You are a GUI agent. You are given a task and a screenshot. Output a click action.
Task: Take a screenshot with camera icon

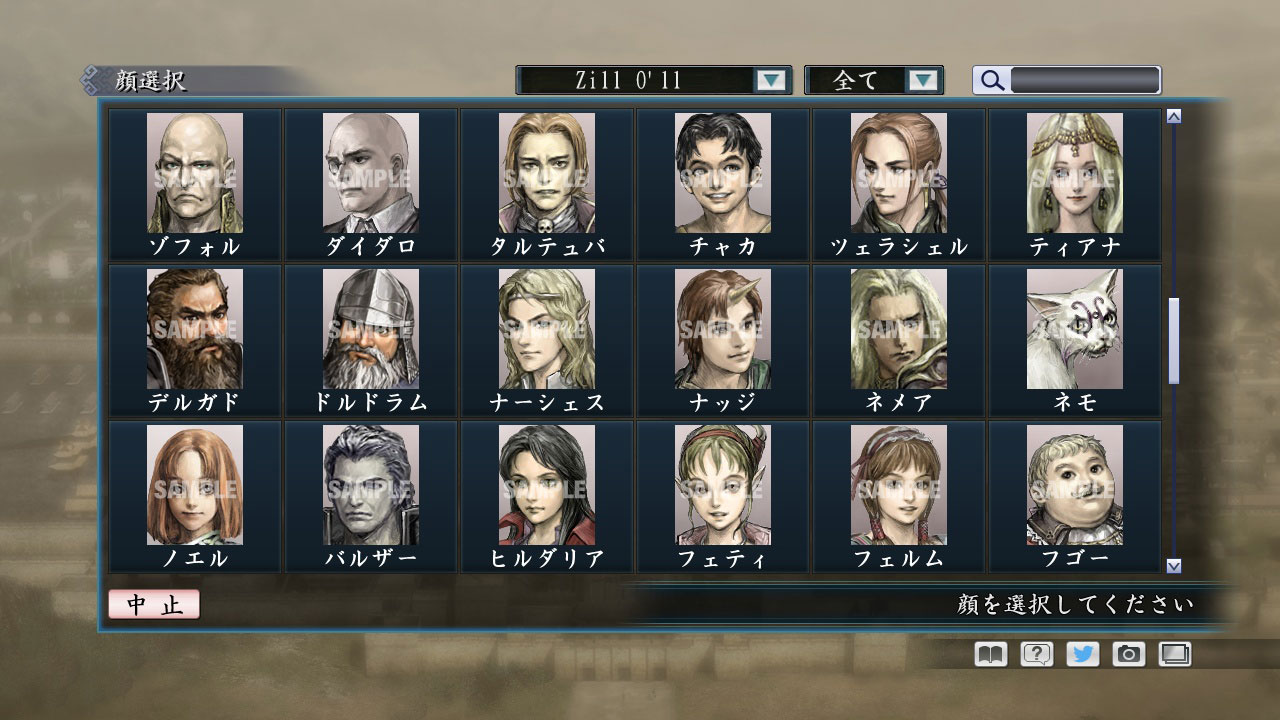[x=1128, y=654]
